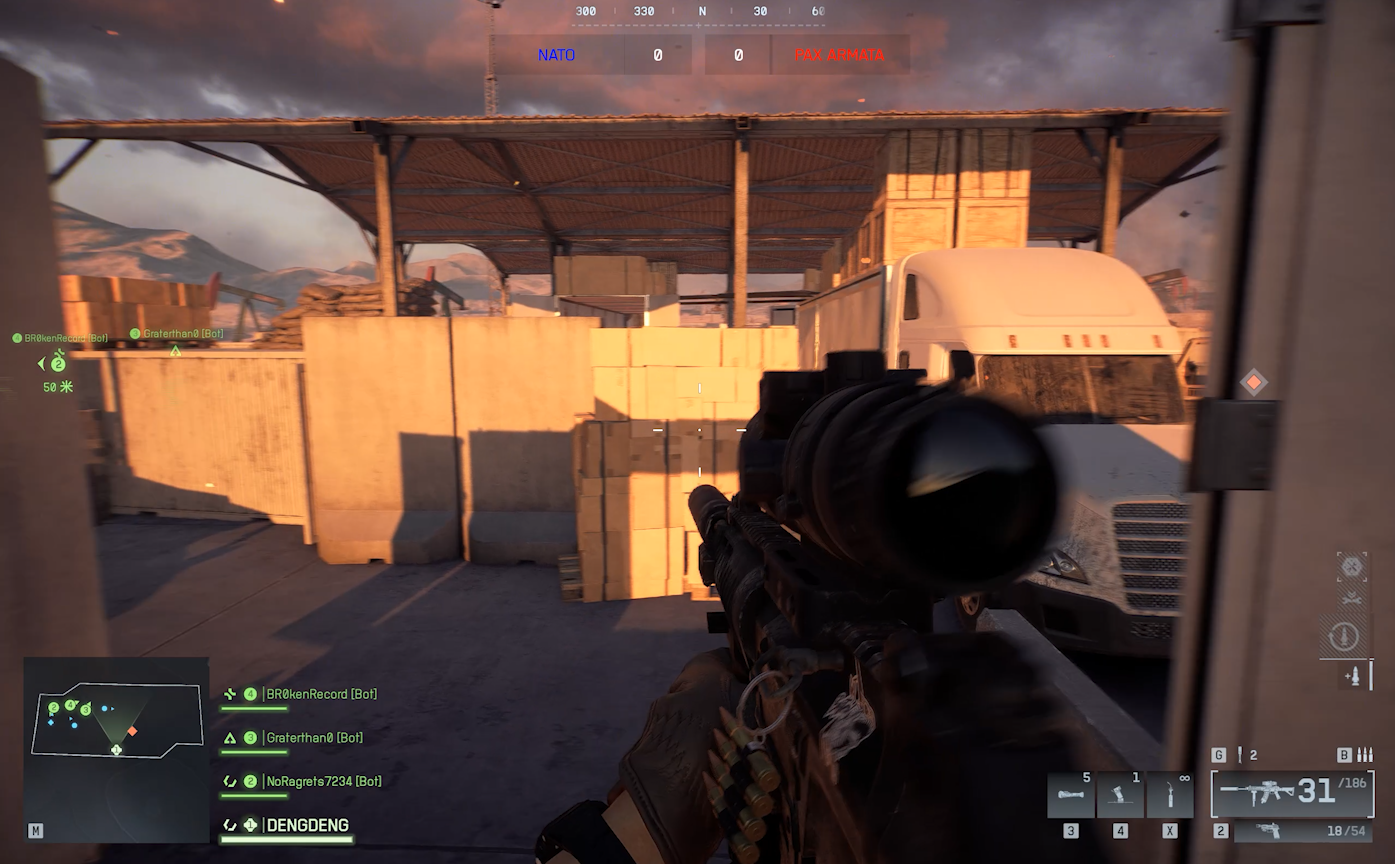This screenshot has width=1395, height=864.
Task: Click the plus-ammo resupply icon
Action: (x=1354, y=677)
